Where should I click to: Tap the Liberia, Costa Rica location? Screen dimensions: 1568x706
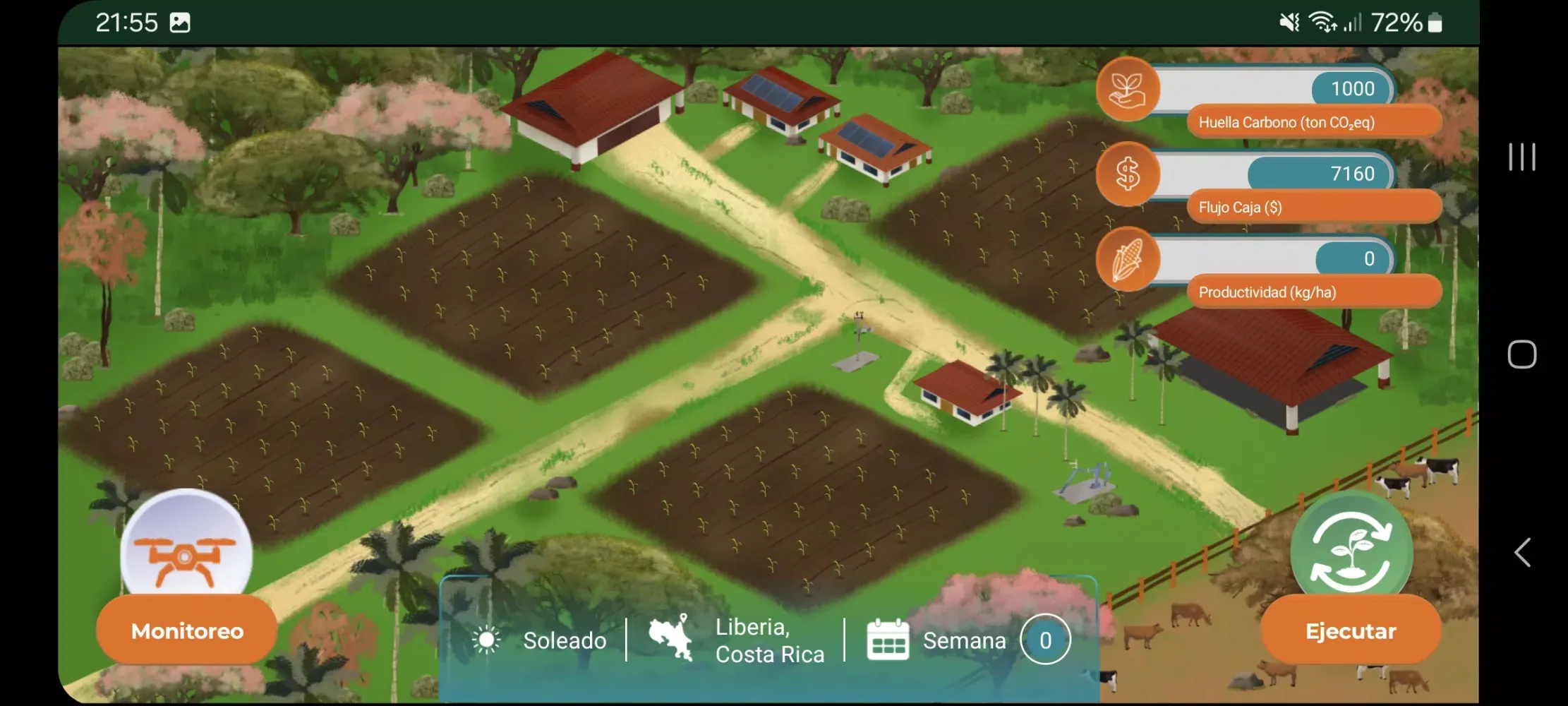click(737, 640)
